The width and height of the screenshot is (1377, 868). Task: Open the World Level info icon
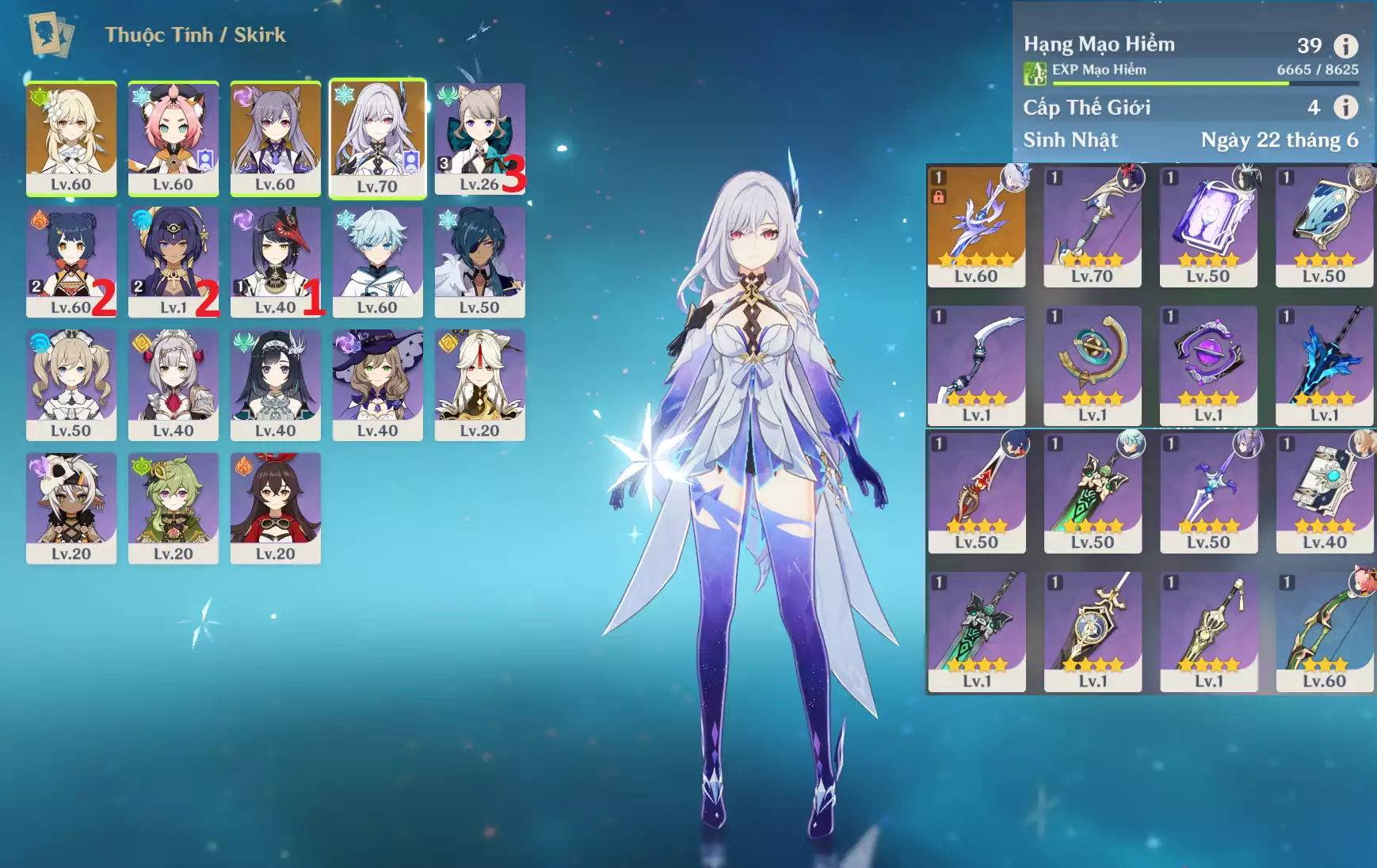pos(1345,107)
